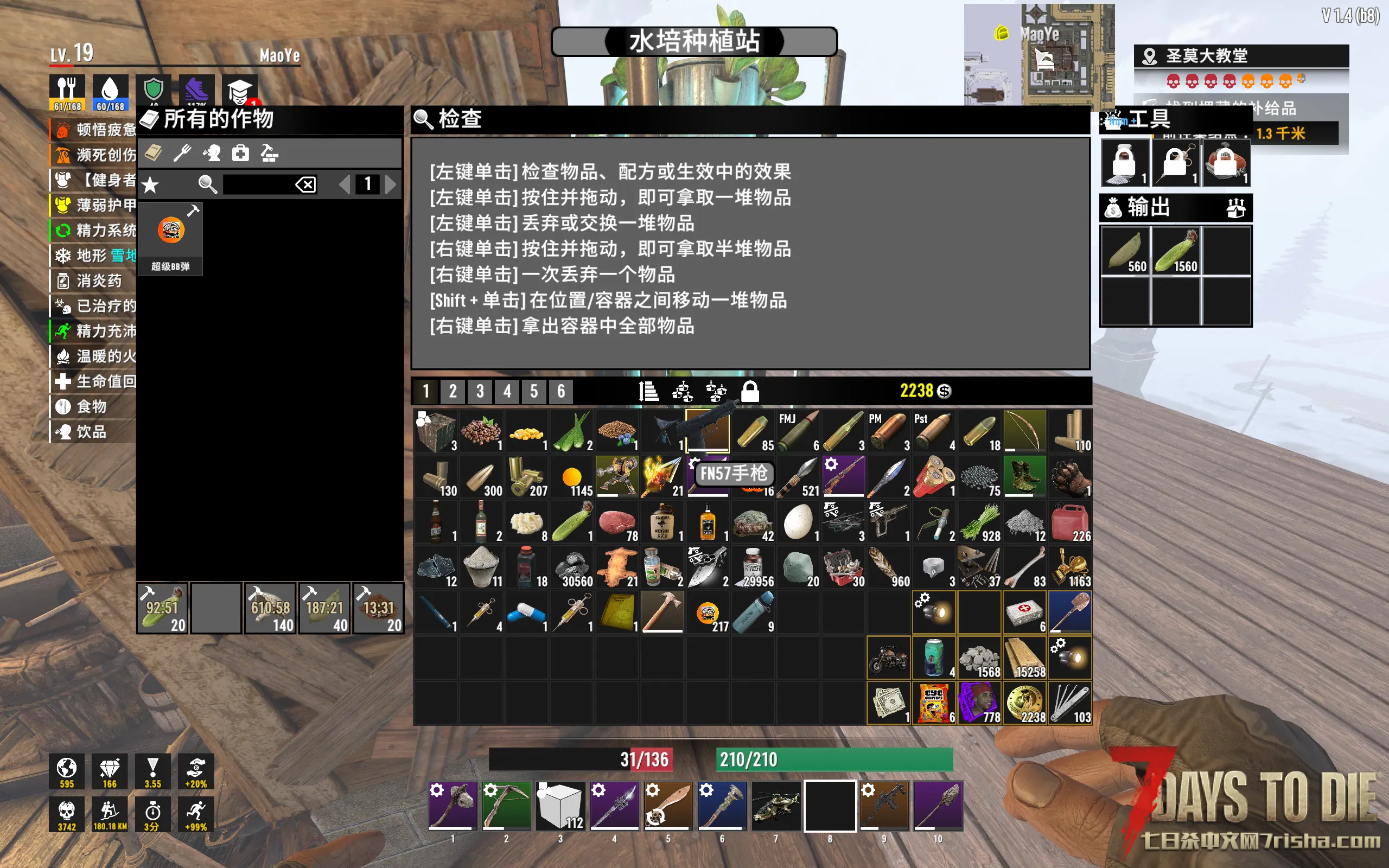
Task: Pick the raw meat stack of 78
Action: [617, 522]
